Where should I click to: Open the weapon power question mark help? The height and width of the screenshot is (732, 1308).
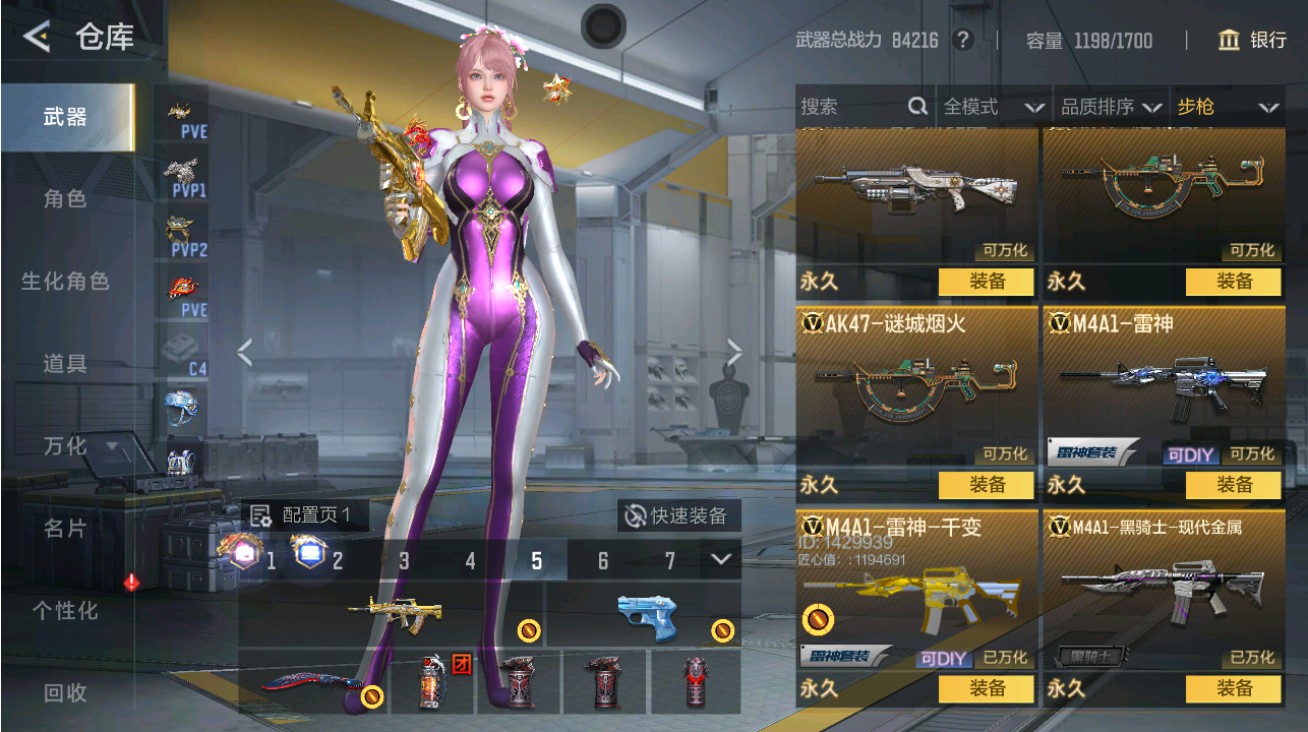(962, 40)
